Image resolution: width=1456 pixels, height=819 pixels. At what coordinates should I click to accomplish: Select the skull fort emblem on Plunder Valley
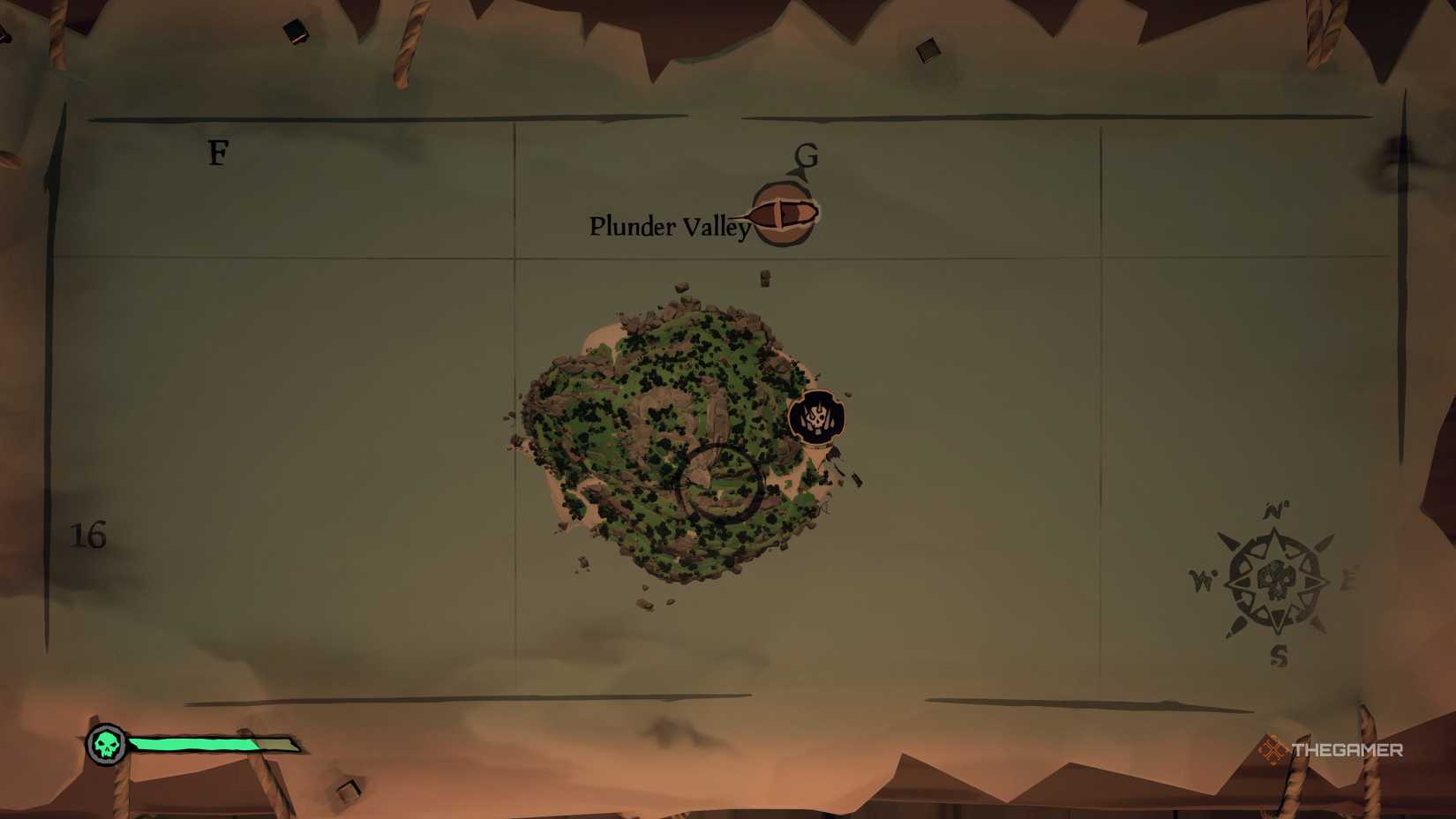click(816, 417)
